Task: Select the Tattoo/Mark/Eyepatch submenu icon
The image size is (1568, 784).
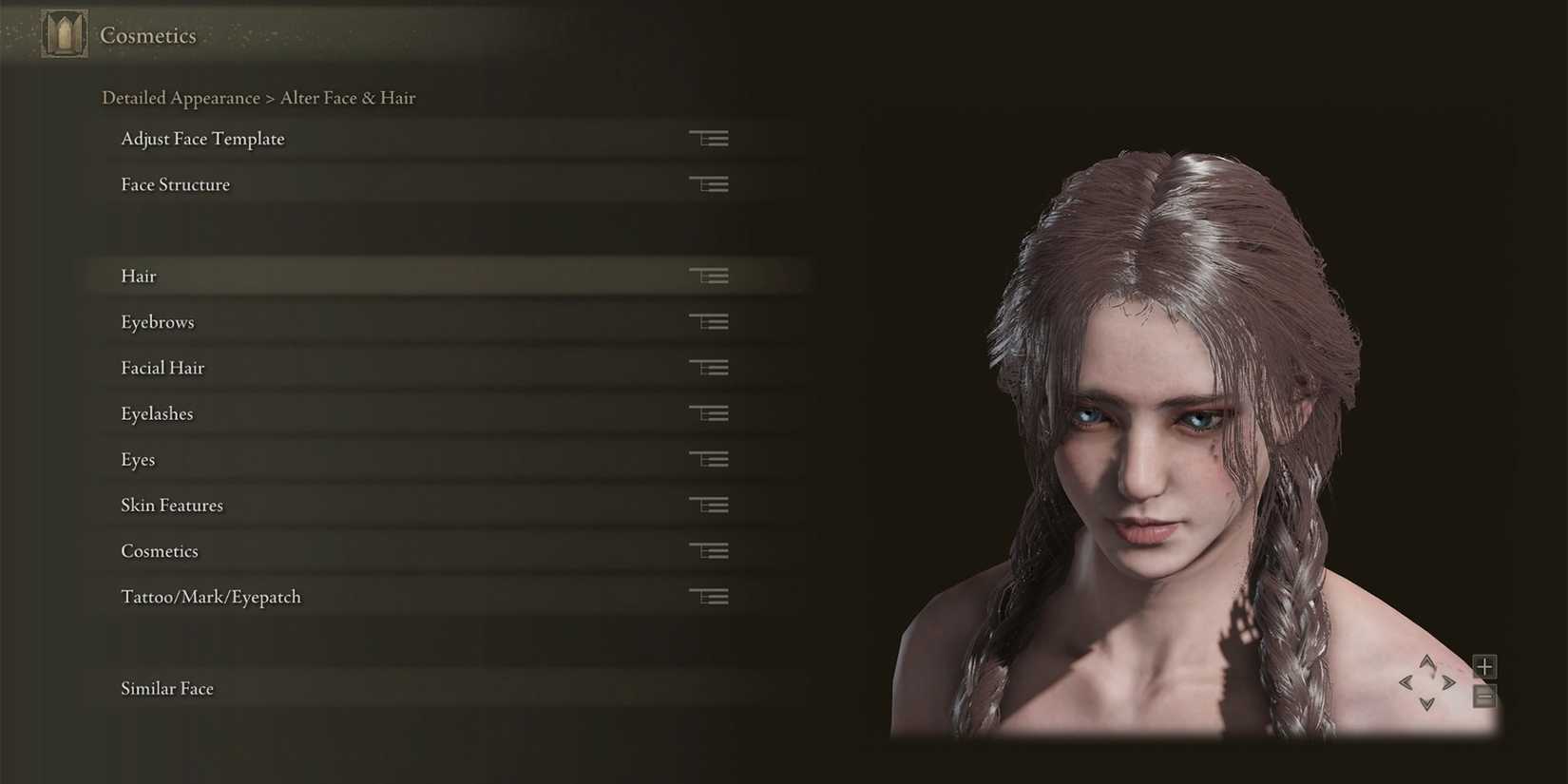Action: click(x=709, y=596)
